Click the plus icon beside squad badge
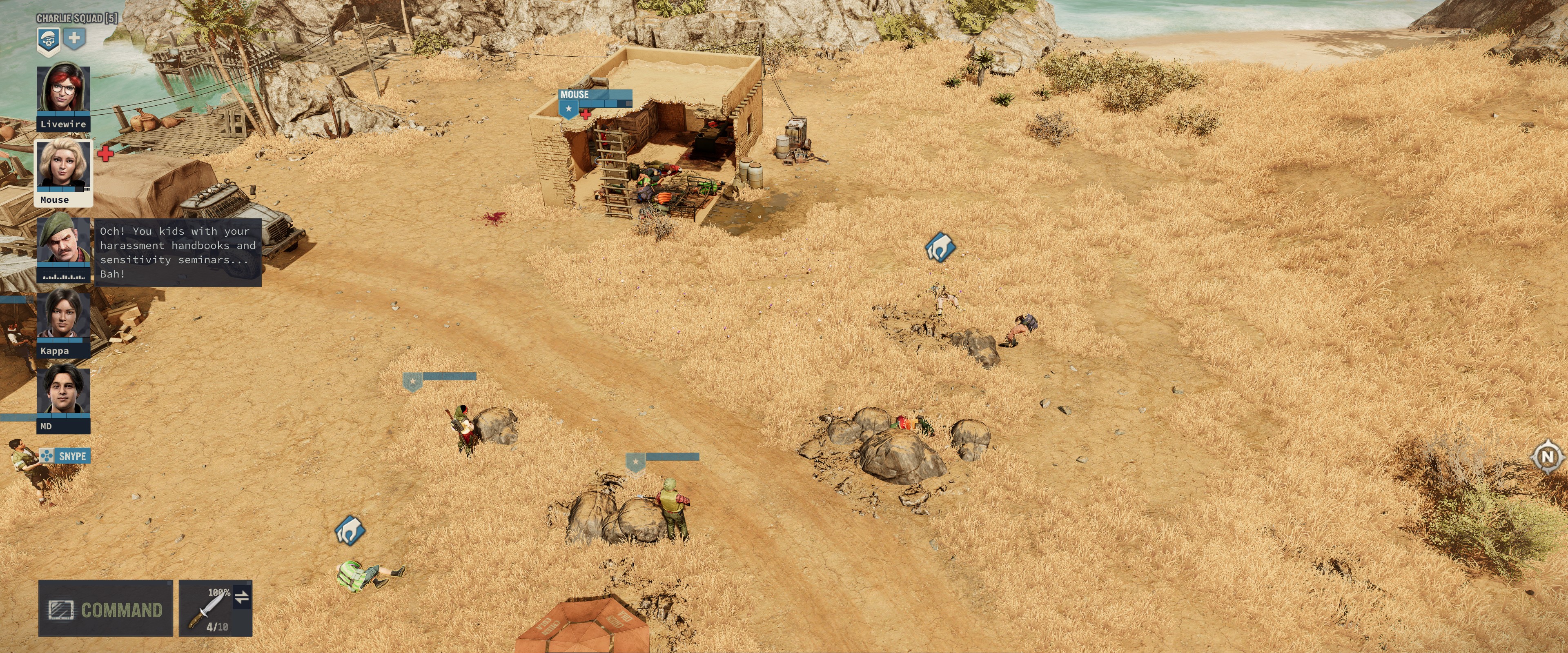 pos(74,39)
